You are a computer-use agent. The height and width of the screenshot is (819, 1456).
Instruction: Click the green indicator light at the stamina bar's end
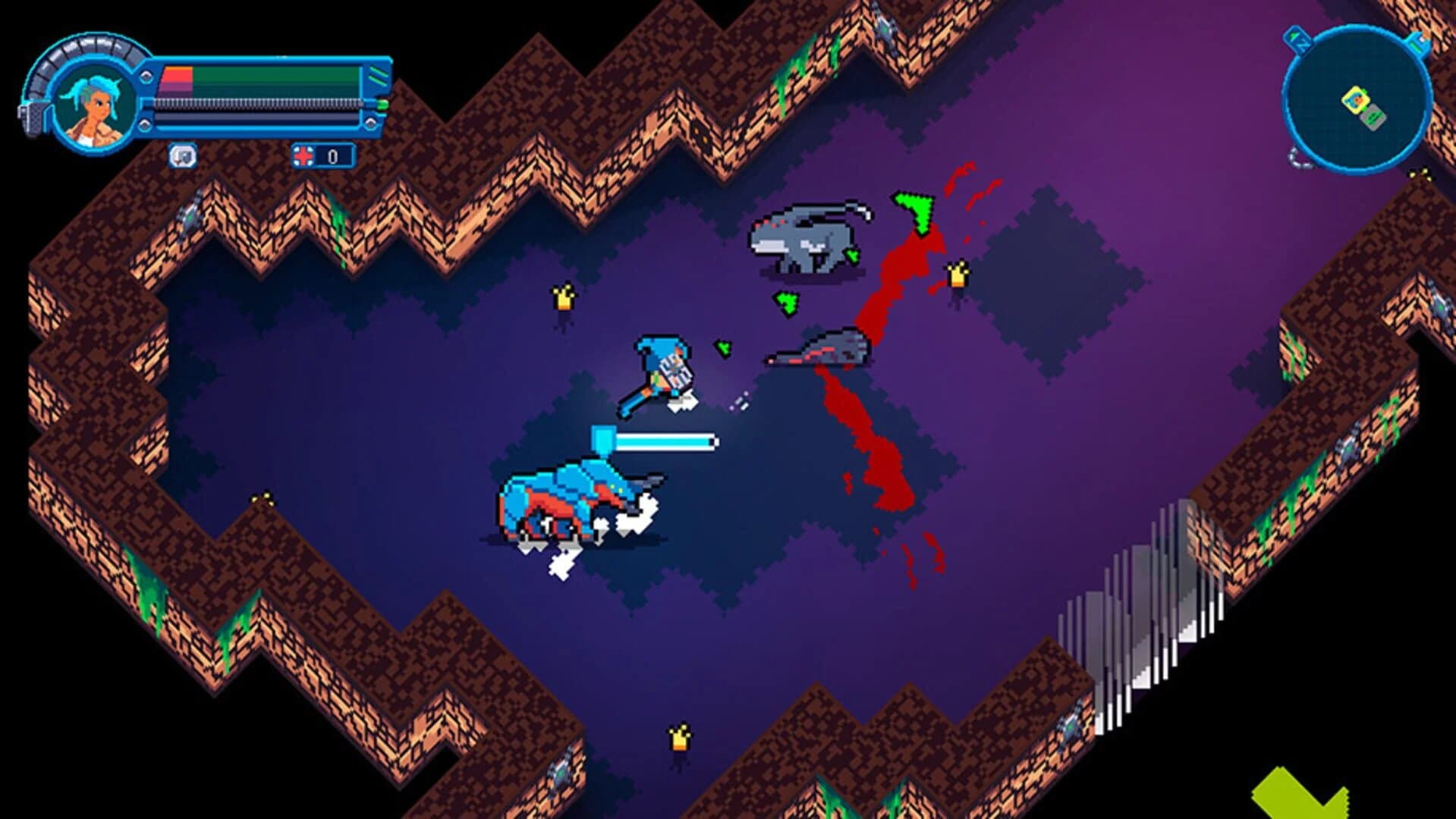pyautogui.click(x=381, y=106)
